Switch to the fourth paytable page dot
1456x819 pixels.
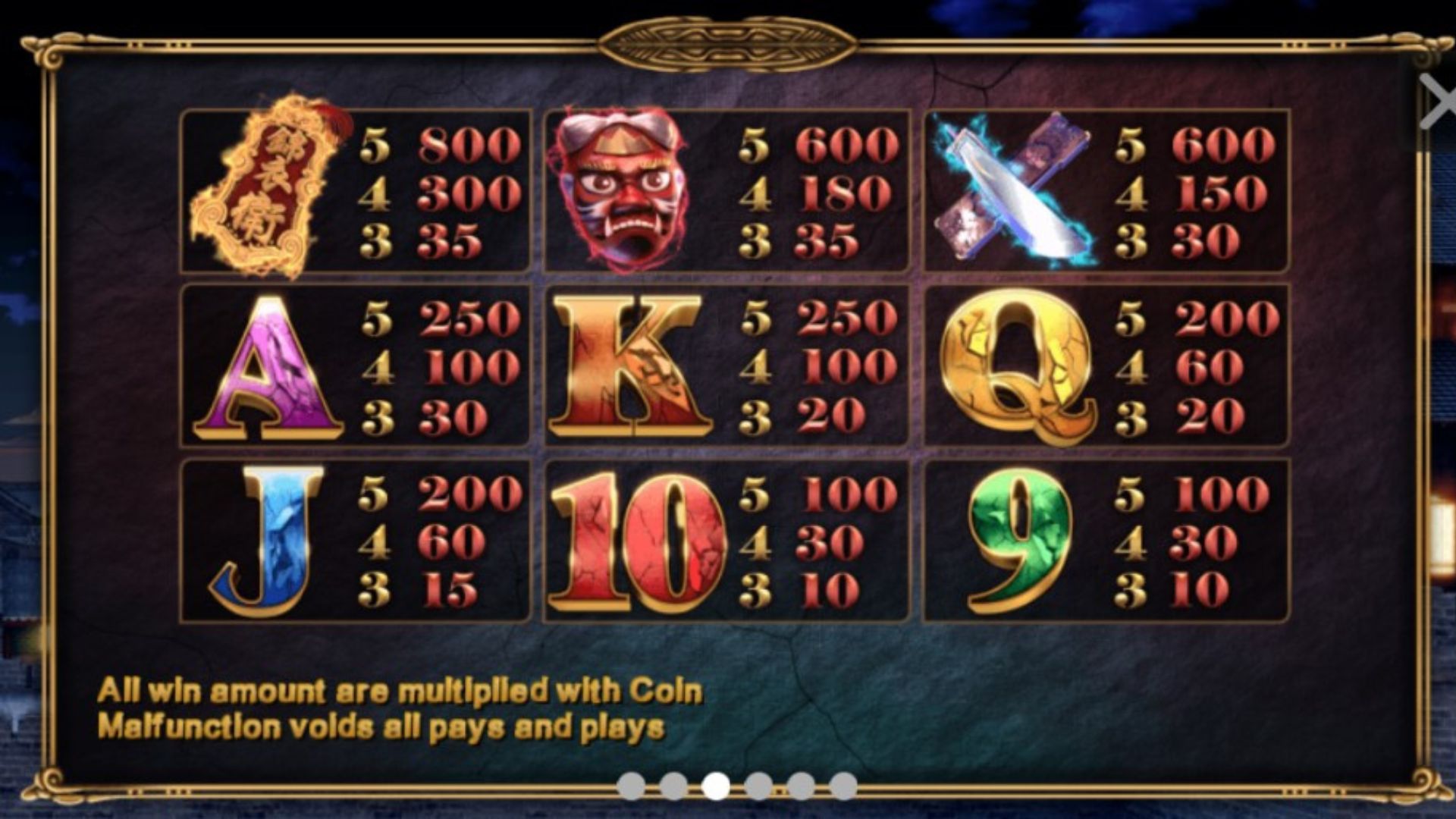[758, 786]
